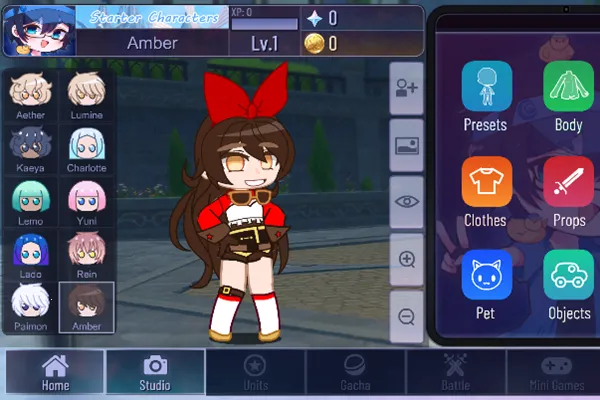The width and height of the screenshot is (600, 400).
Task: Toggle the eye visibility button
Action: pos(407,201)
